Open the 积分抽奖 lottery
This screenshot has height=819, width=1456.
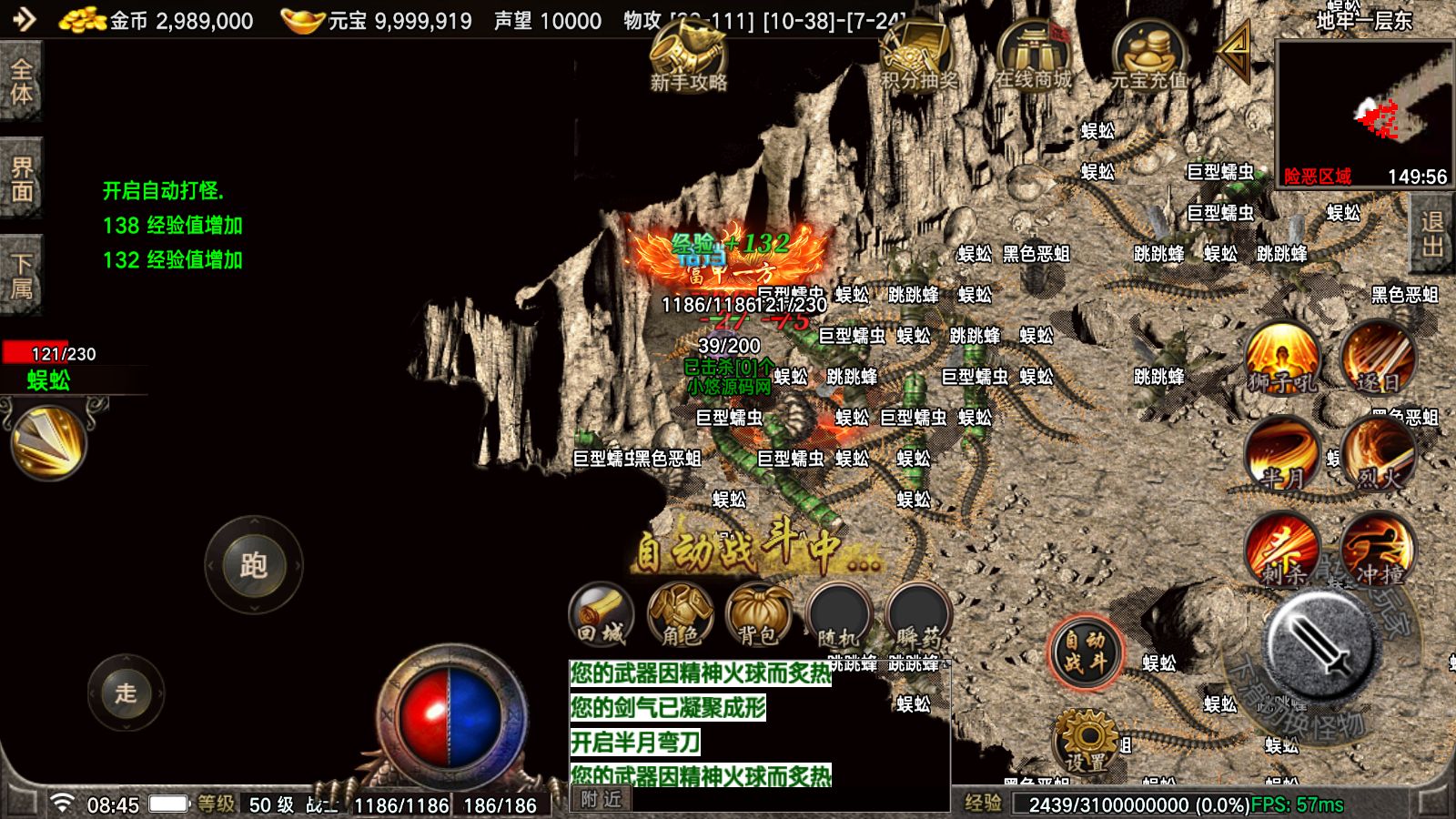pos(918,56)
